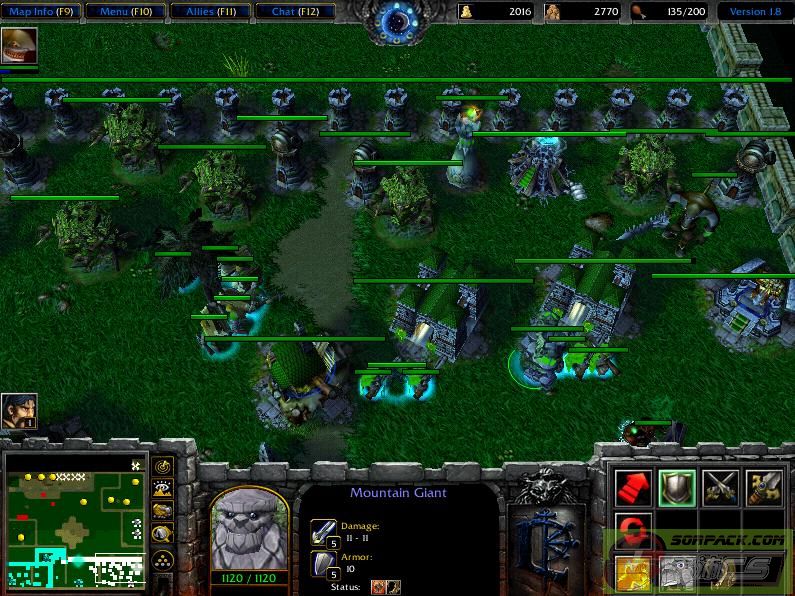Choose the Attack crossed swords command

click(x=721, y=486)
